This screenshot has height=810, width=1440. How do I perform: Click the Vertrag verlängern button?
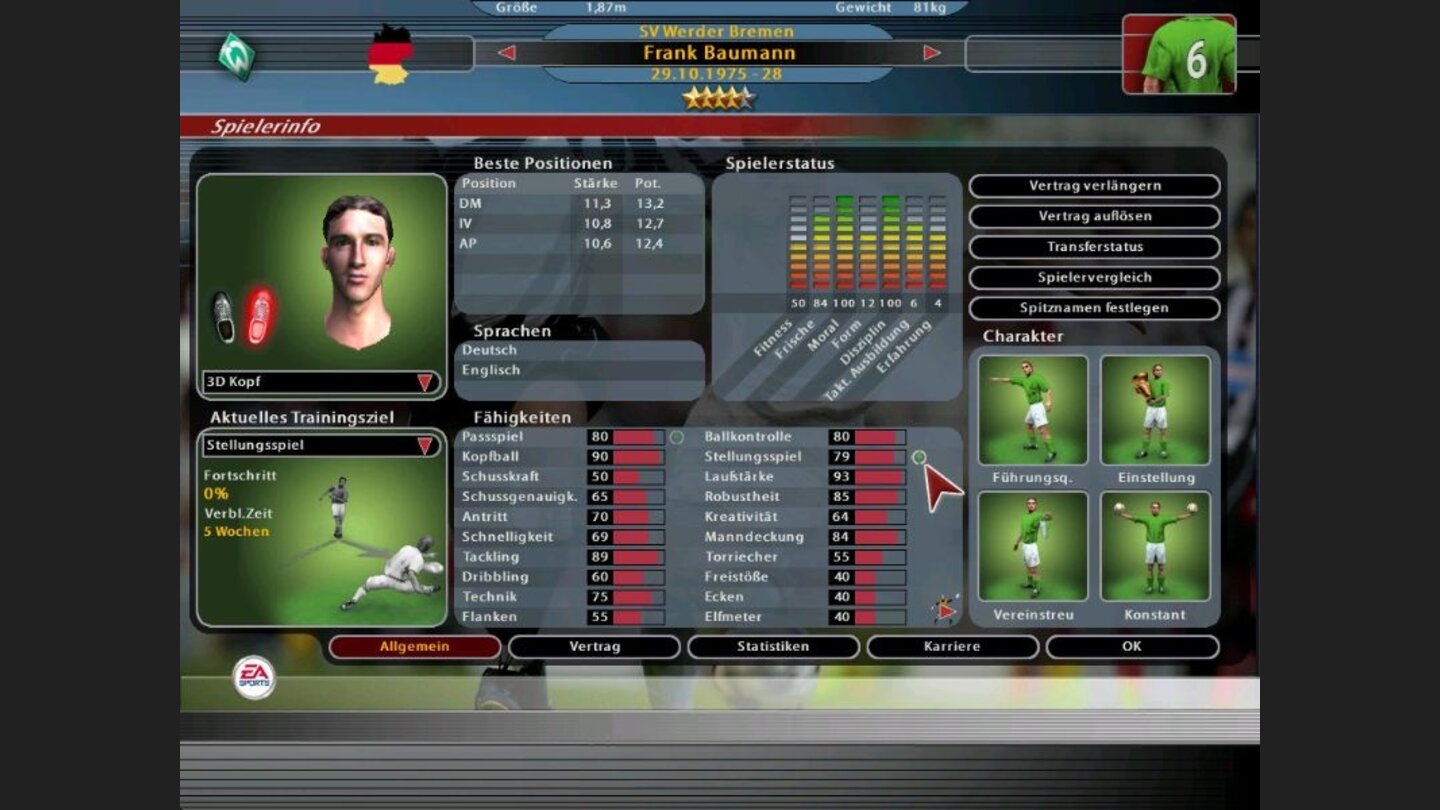click(x=1094, y=186)
